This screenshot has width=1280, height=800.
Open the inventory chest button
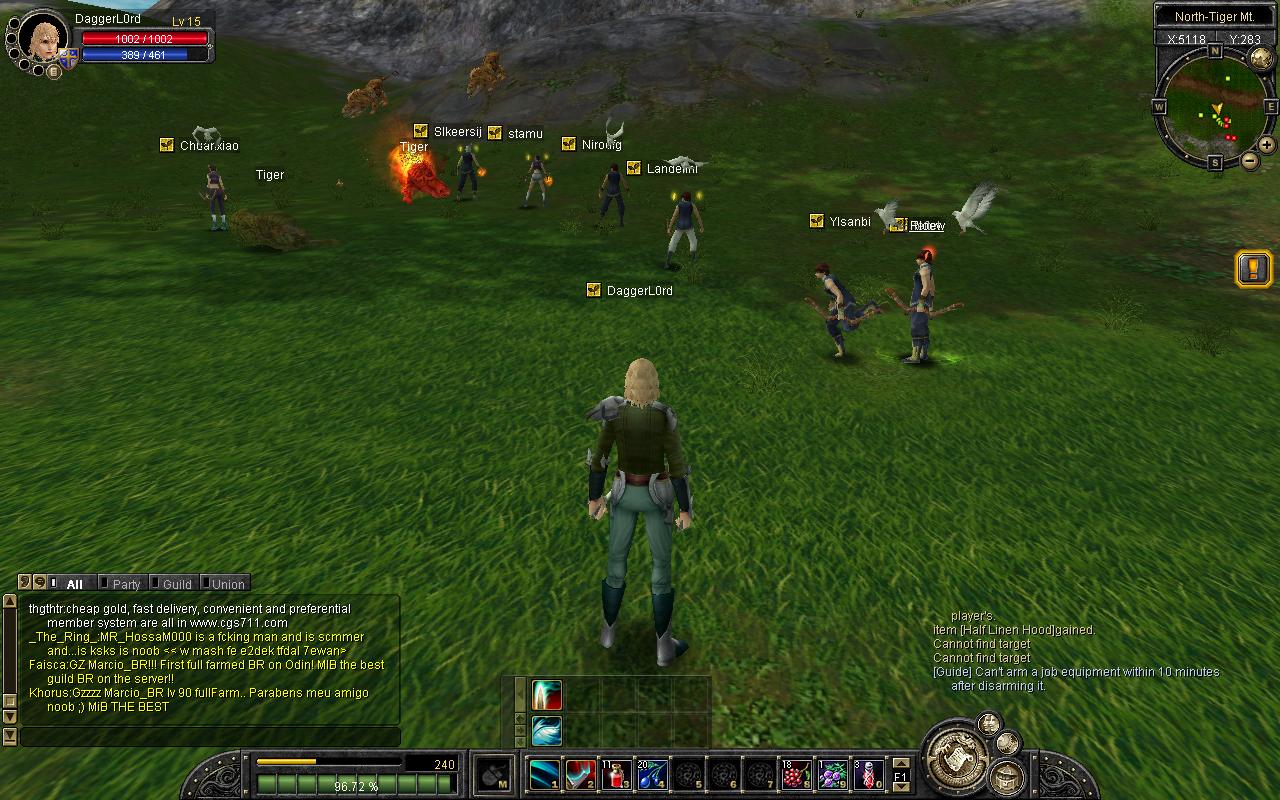[x=1007, y=776]
